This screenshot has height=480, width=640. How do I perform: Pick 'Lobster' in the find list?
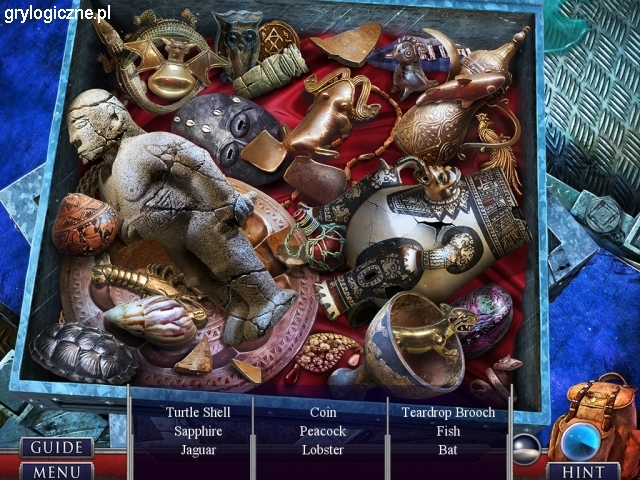click(323, 450)
